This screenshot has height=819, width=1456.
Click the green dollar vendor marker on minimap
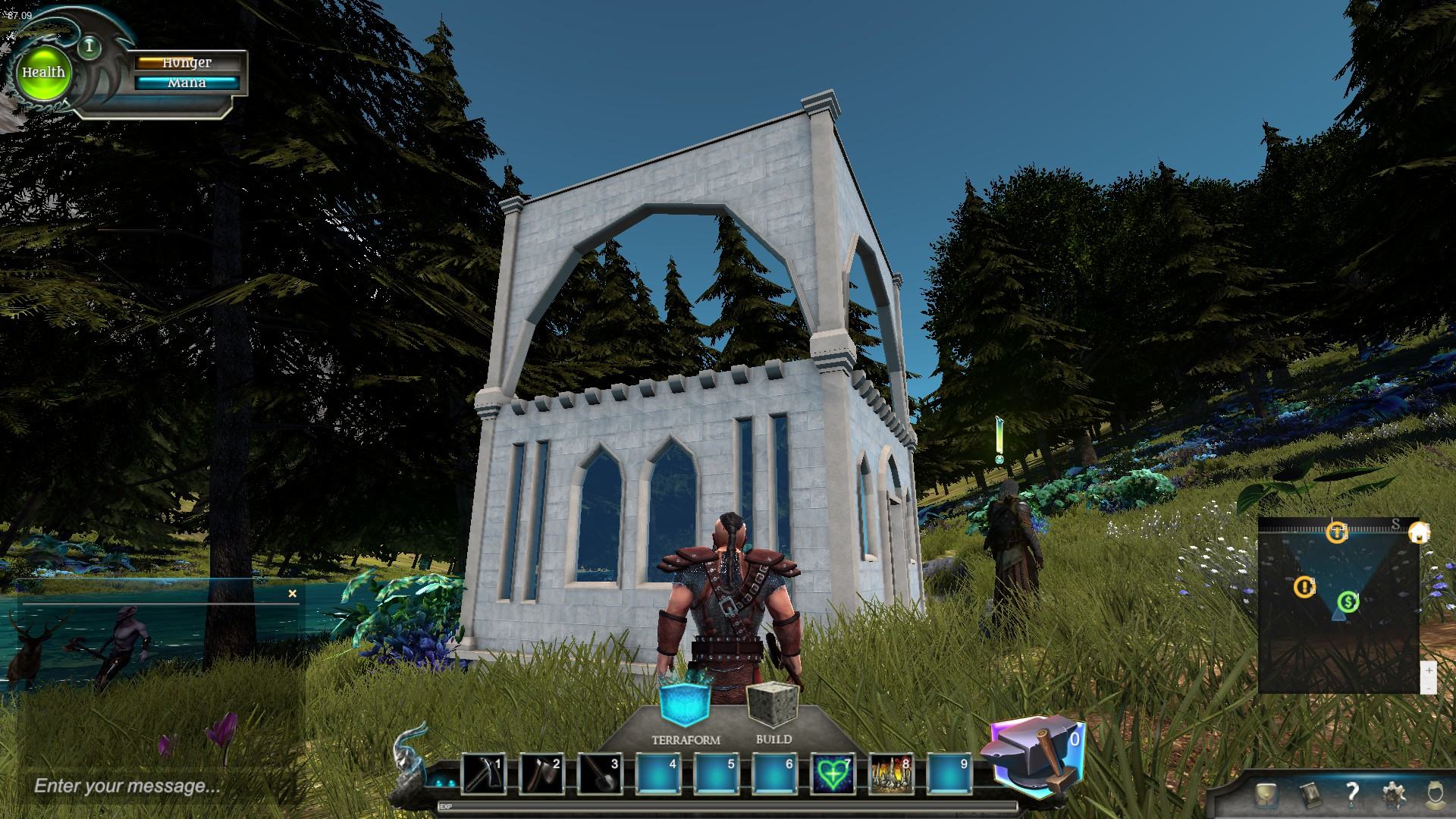[x=1348, y=602]
